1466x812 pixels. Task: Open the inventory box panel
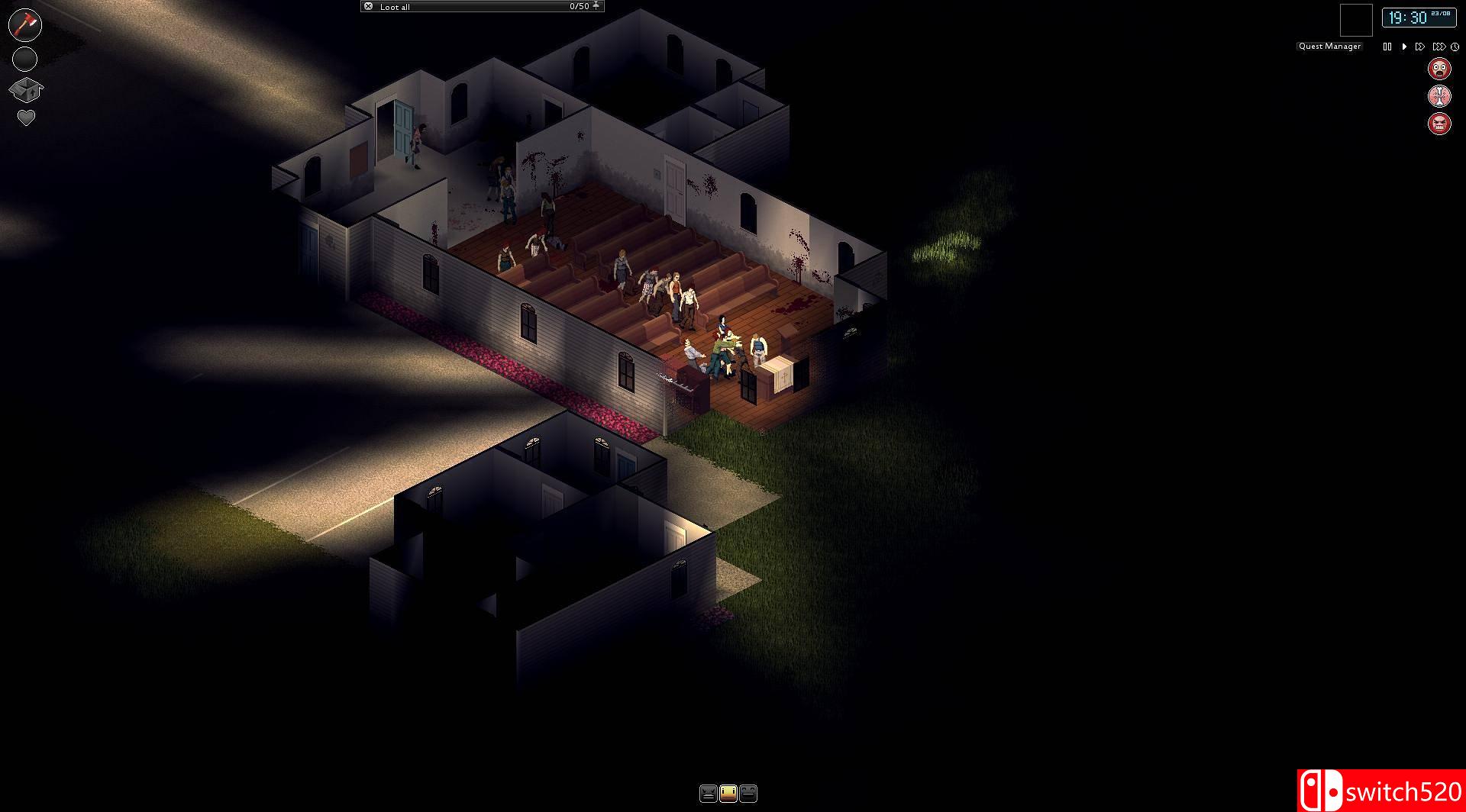(x=25, y=89)
